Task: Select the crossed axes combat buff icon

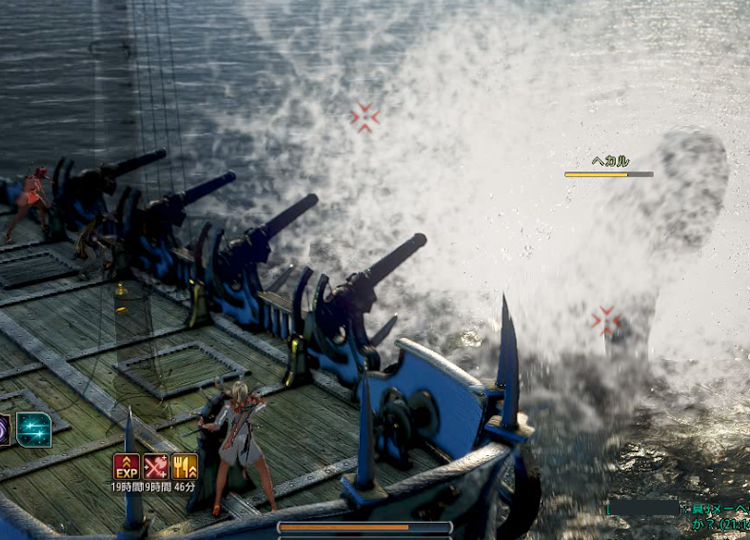Action: click(155, 466)
